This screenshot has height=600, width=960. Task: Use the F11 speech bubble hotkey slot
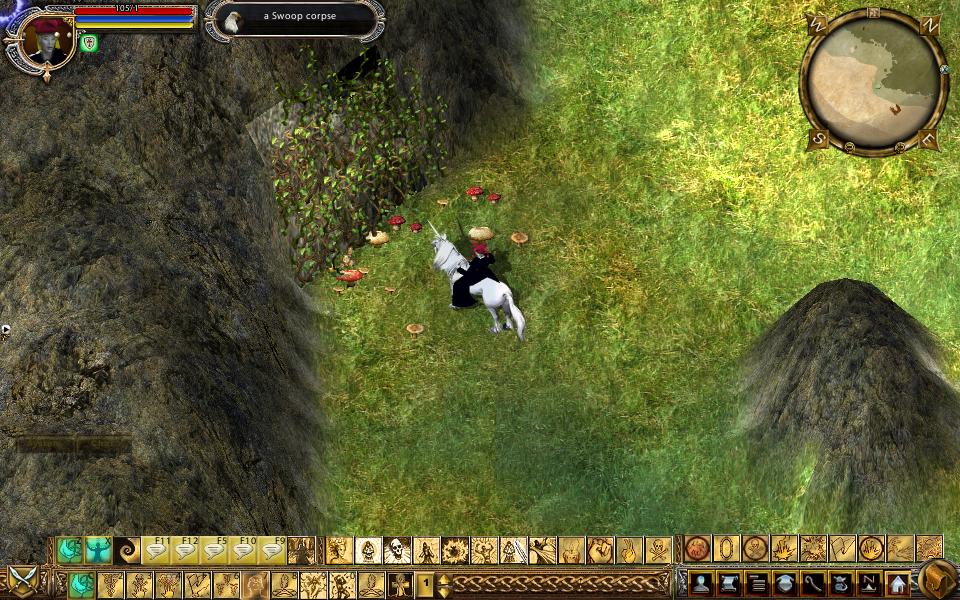point(156,550)
